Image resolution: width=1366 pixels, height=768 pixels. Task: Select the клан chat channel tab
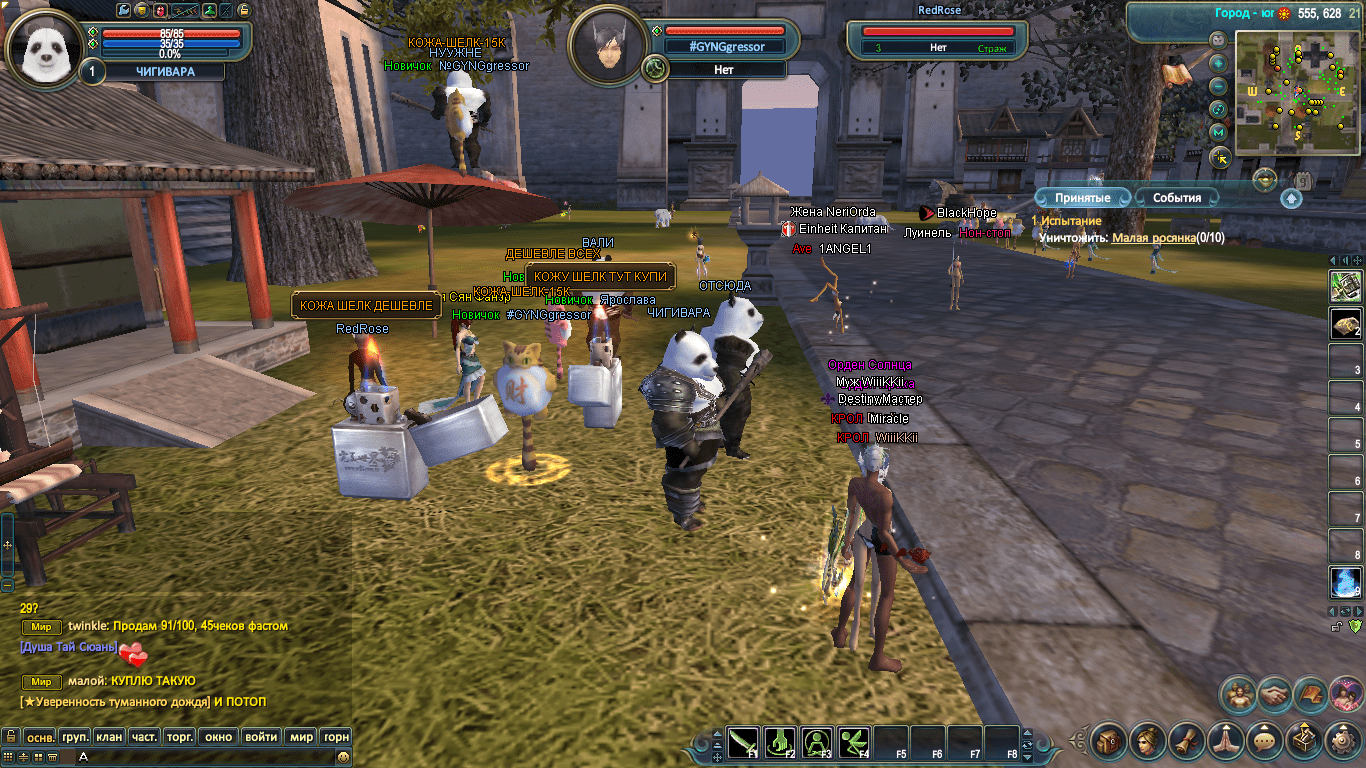pos(109,737)
